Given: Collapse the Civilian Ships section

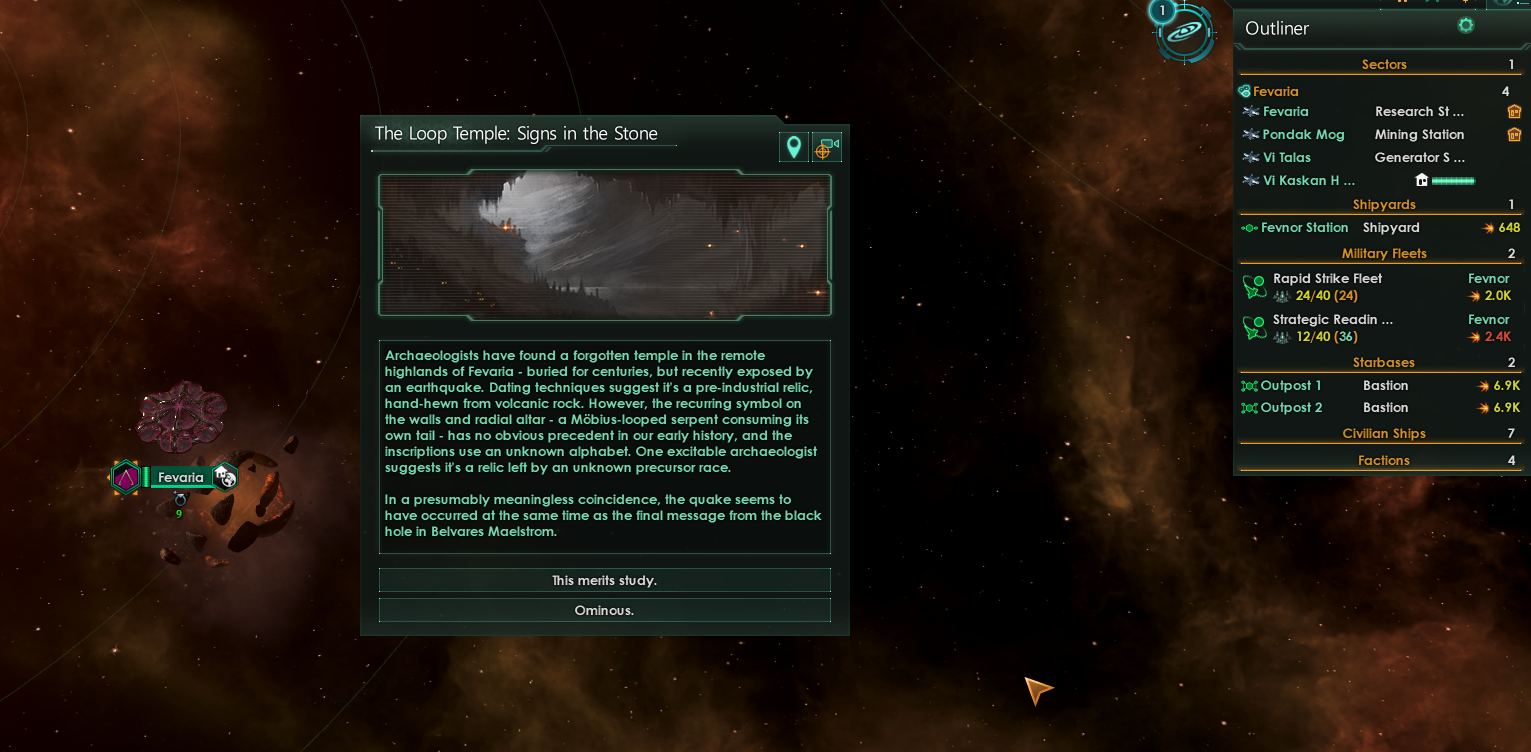Looking at the screenshot, I should [1383, 433].
